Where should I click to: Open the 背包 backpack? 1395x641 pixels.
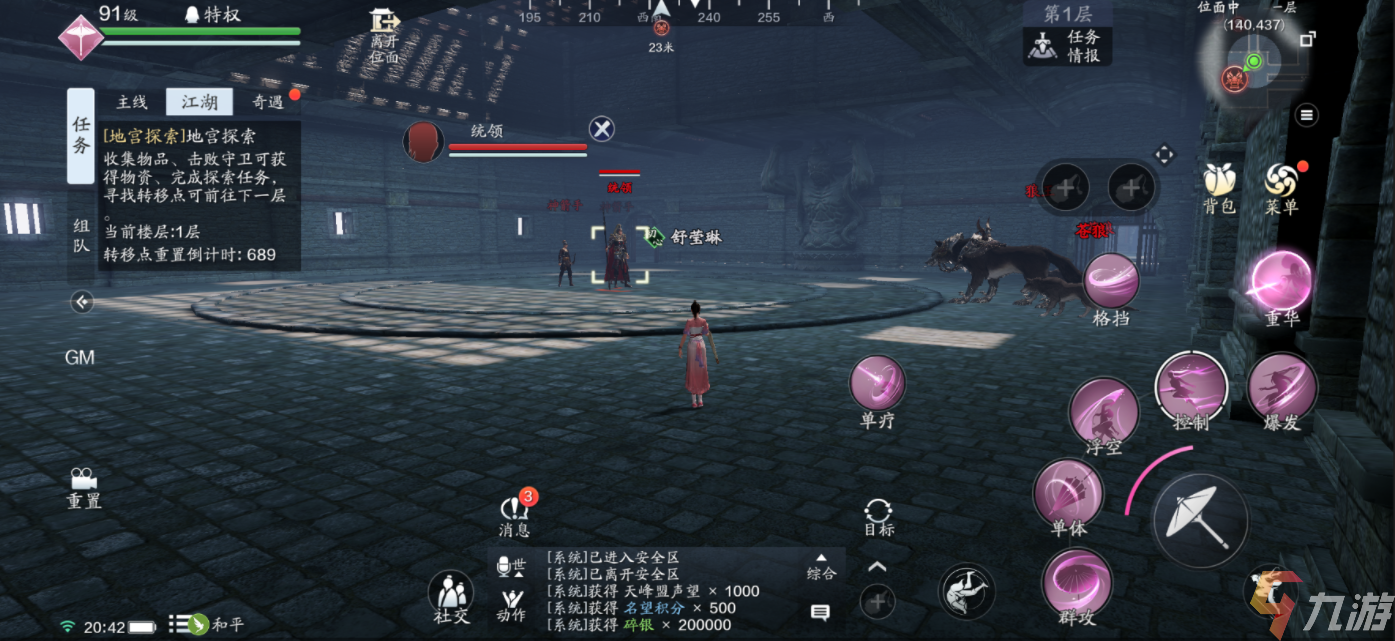[1219, 186]
